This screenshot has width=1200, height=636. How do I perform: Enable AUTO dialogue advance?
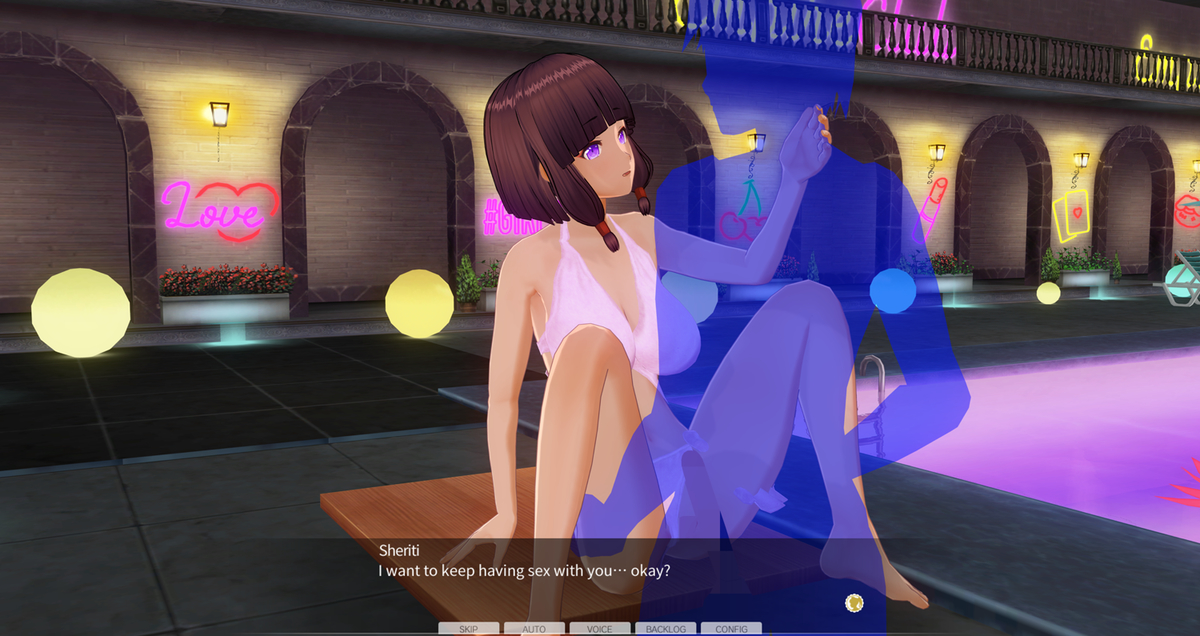534,629
